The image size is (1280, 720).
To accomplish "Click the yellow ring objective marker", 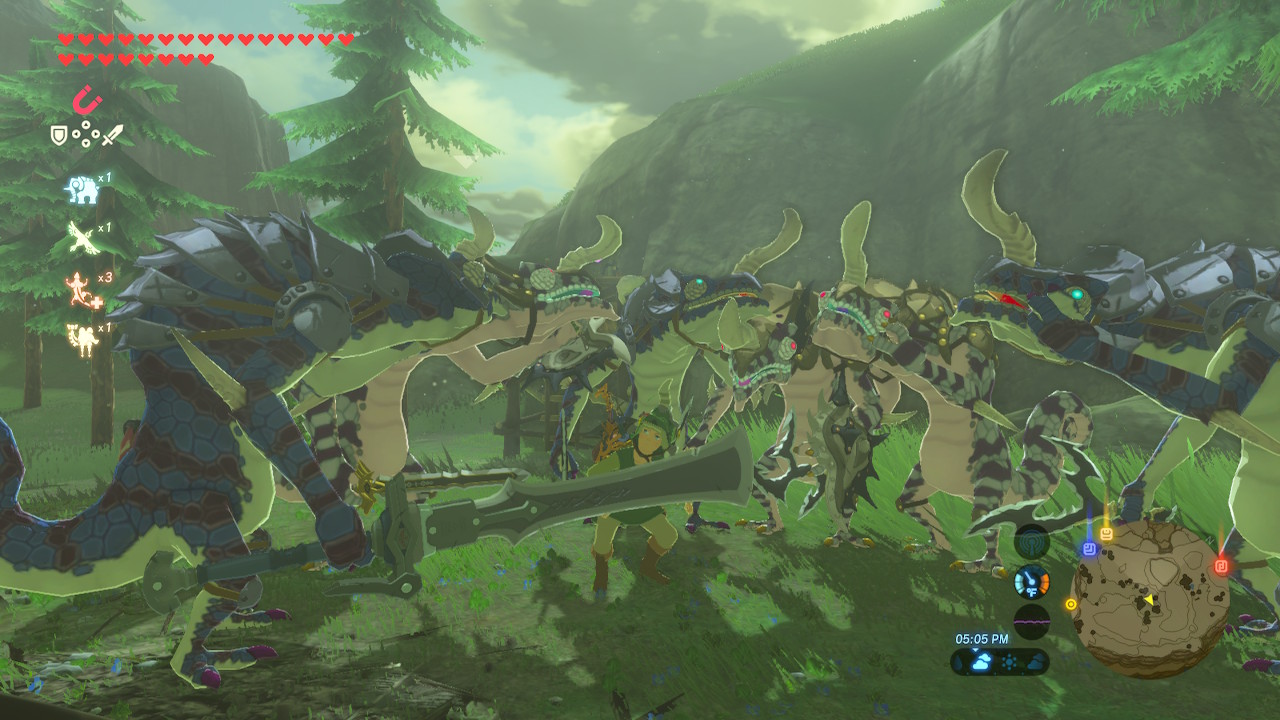I will (x=1071, y=604).
